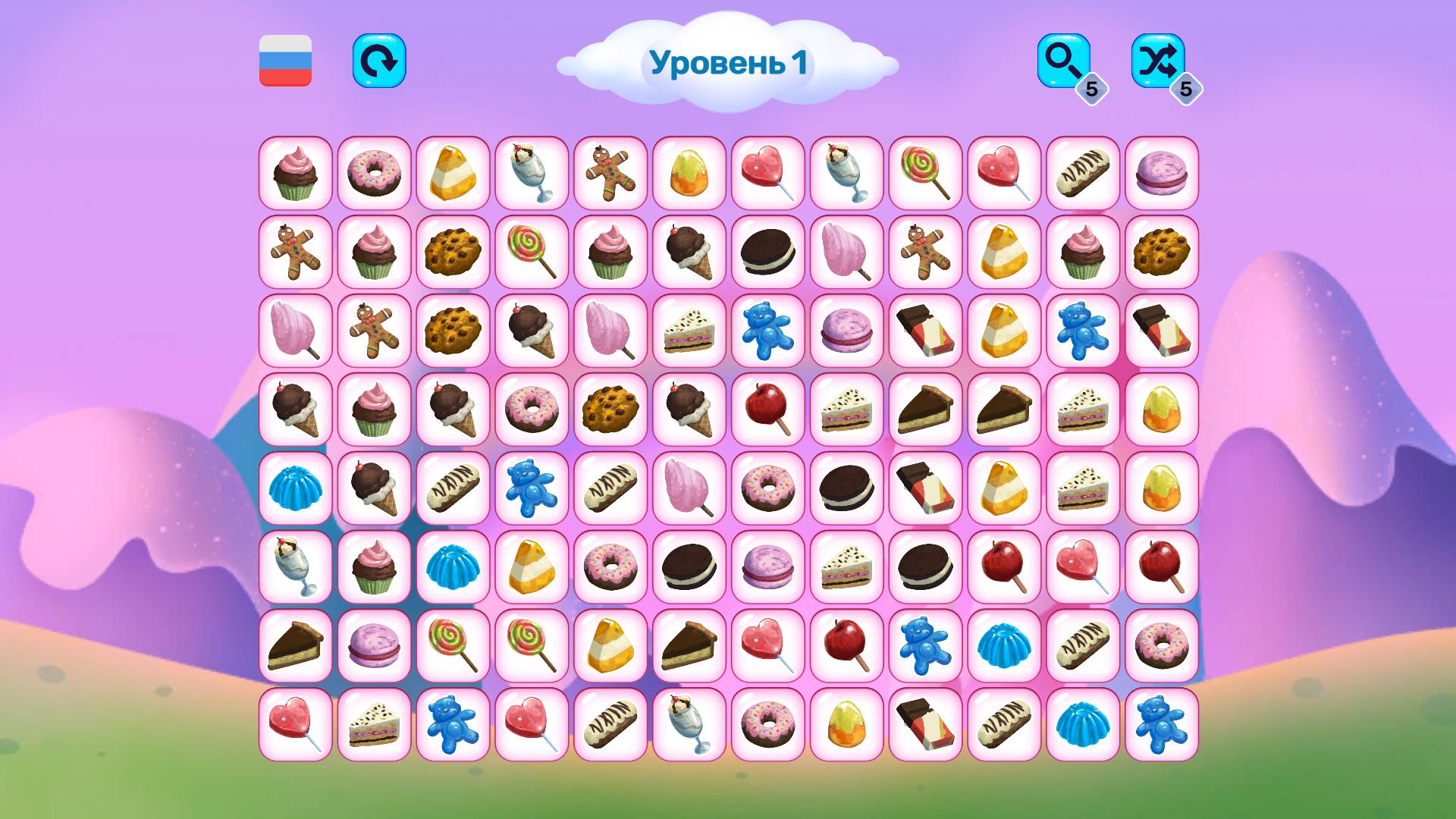The height and width of the screenshot is (819, 1456).
Task: Click the Уровень 1 cloud banner
Action: (728, 64)
